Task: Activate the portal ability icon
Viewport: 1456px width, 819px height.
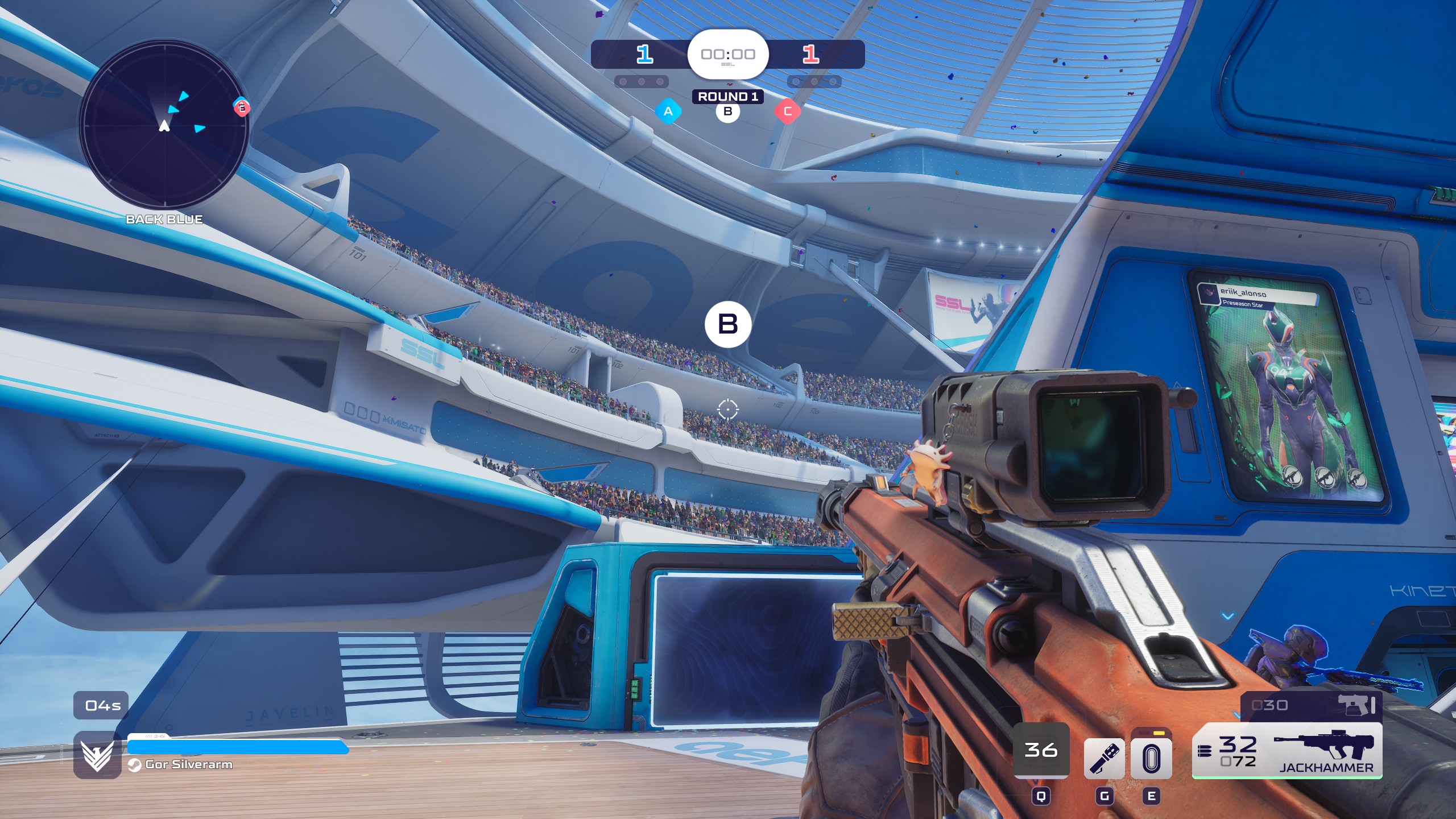Action: tap(1151, 758)
